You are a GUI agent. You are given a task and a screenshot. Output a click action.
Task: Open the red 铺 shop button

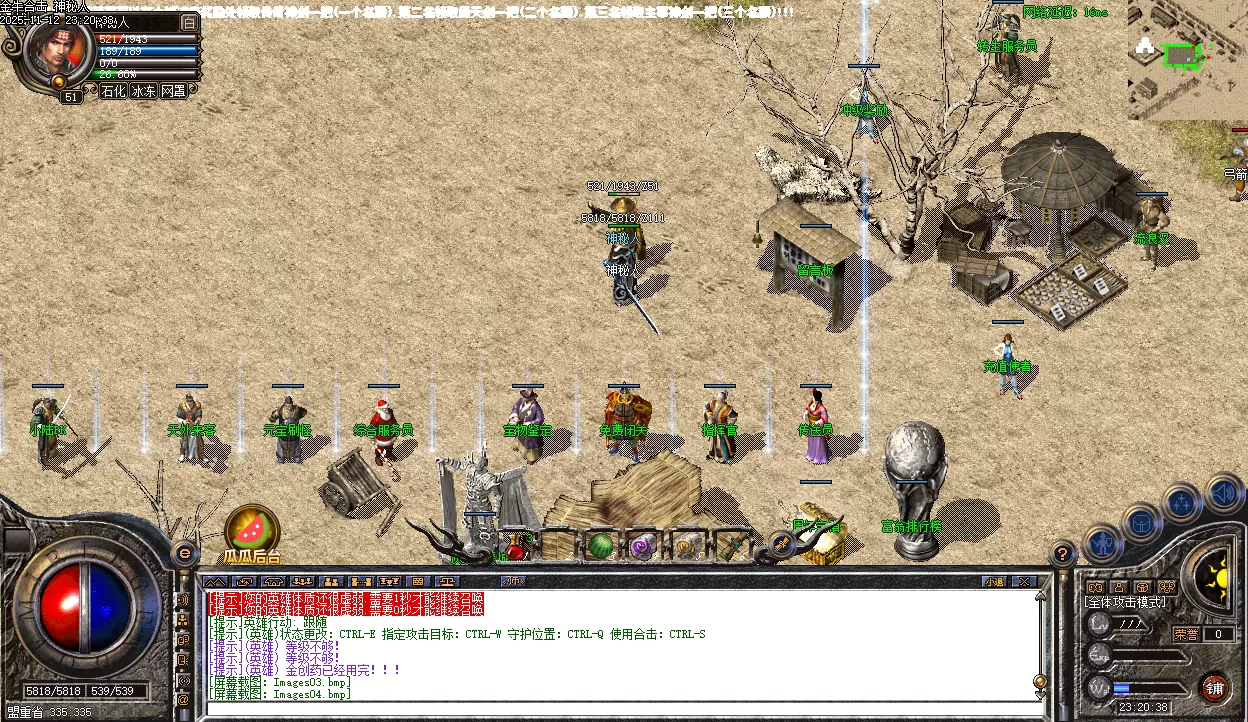click(1214, 688)
